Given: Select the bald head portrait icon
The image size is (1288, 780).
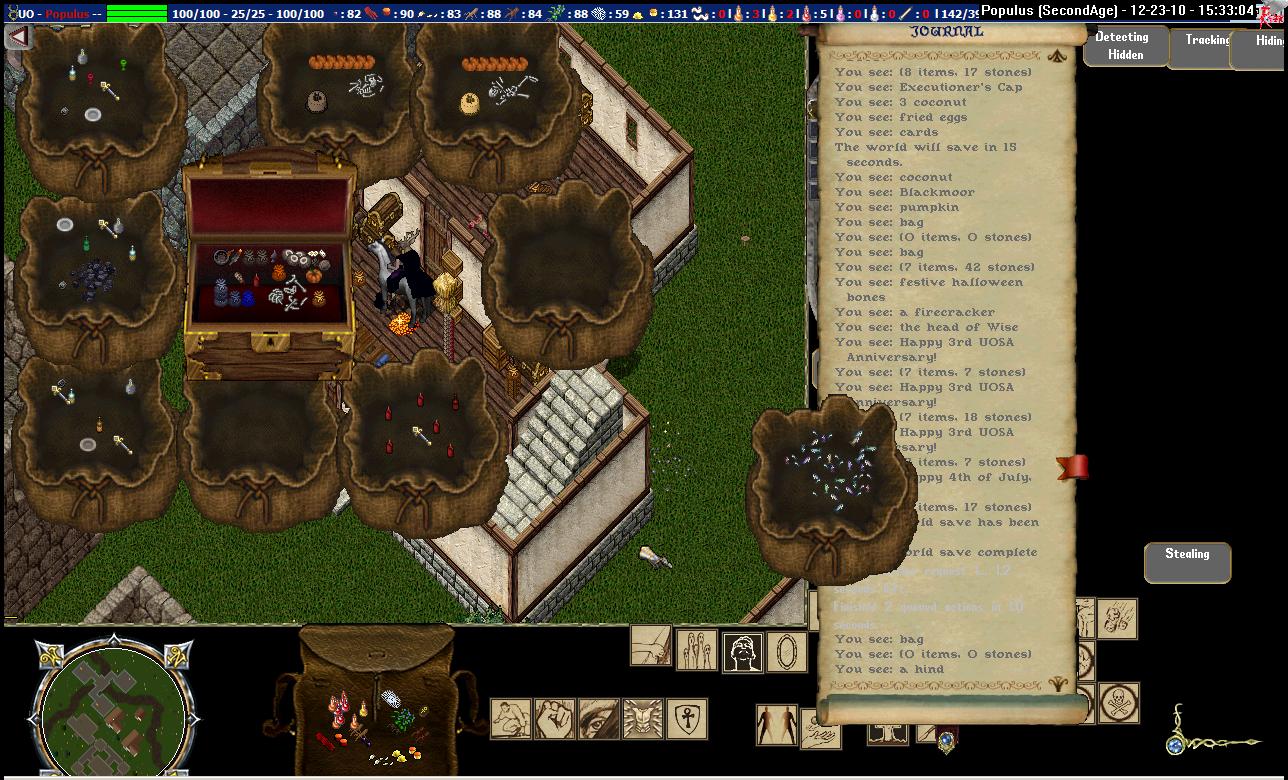Looking at the screenshot, I should pos(743,653).
